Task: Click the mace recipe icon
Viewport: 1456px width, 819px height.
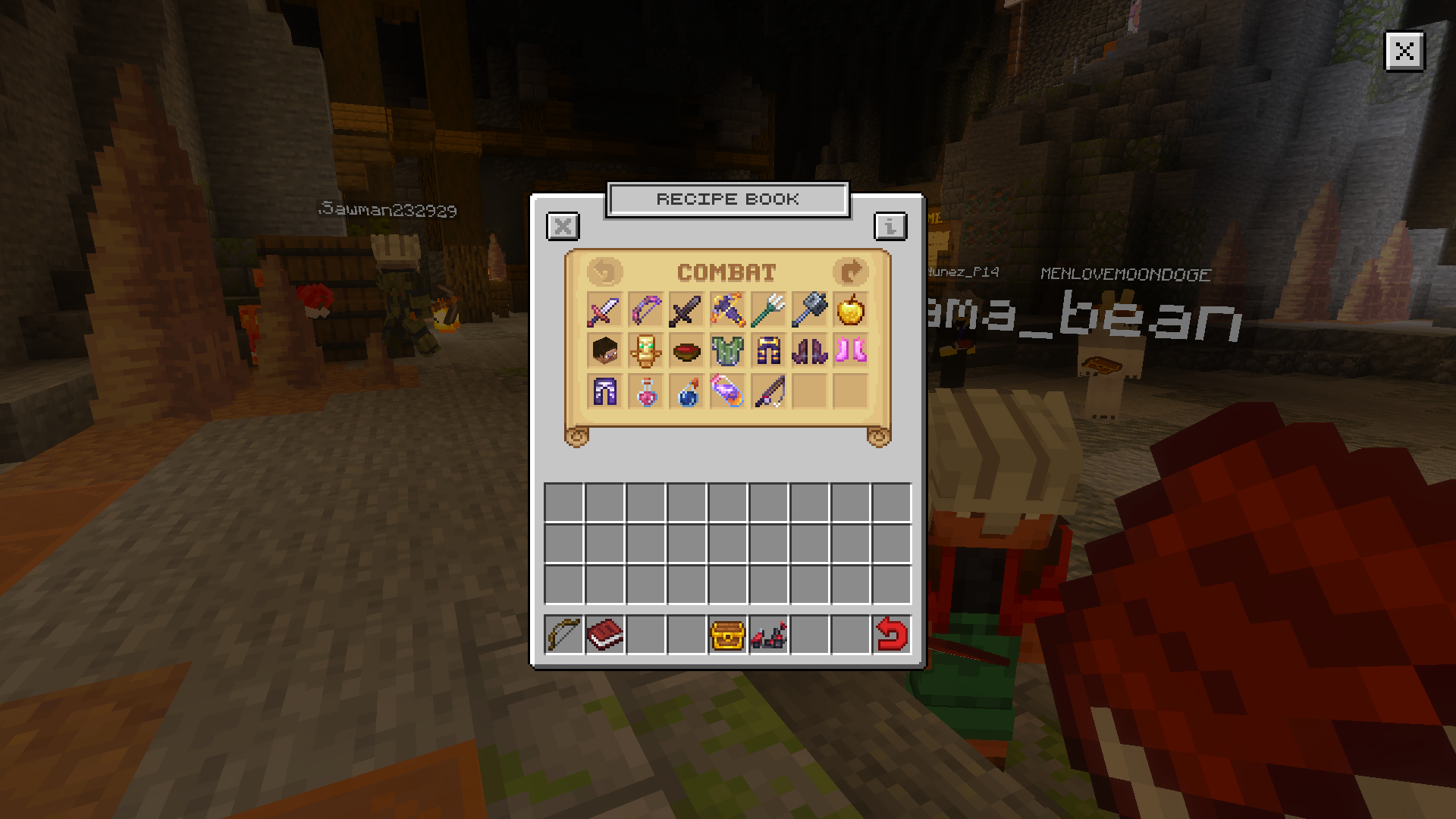Action: pos(808,311)
